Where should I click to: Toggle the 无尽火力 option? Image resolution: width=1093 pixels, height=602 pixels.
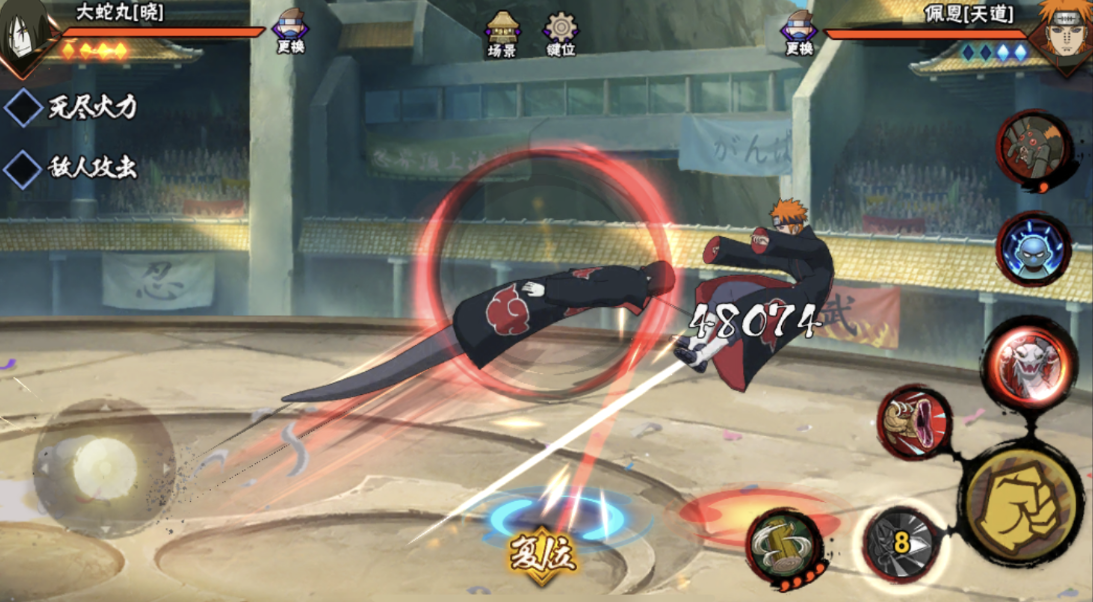pos(23,107)
